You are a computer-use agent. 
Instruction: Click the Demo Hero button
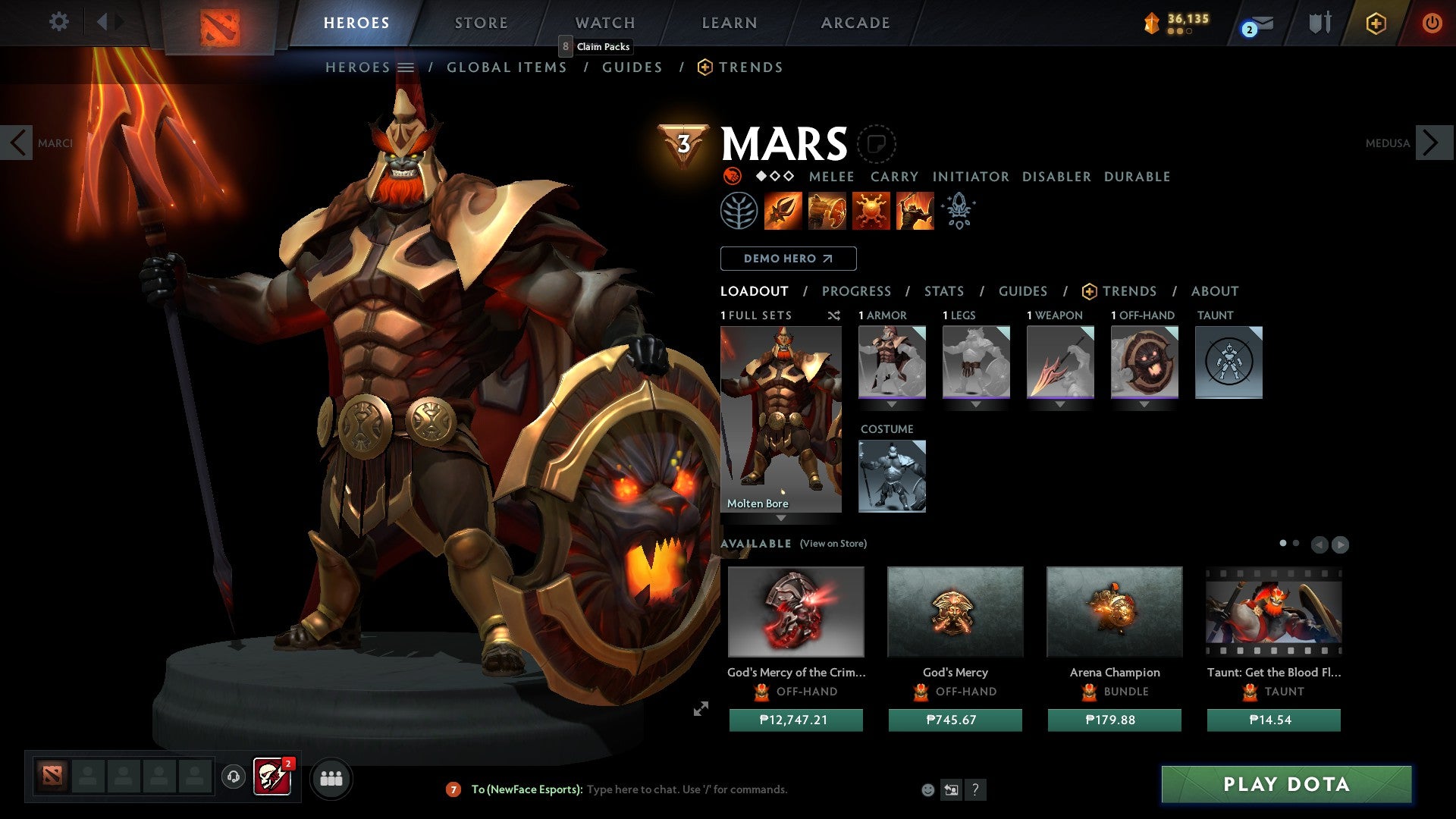[787, 258]
